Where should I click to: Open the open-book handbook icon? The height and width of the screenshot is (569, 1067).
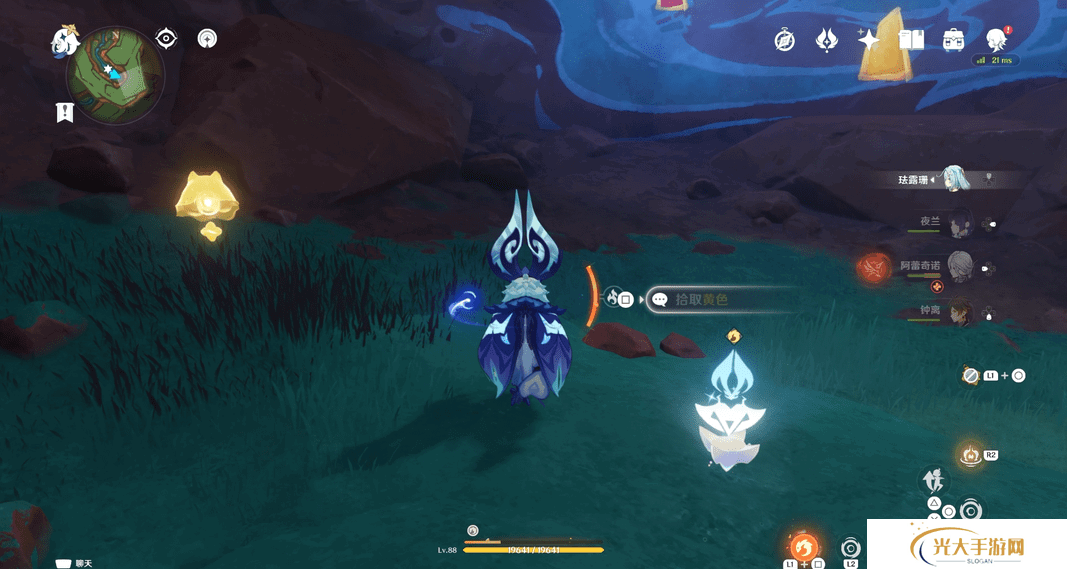pos(911,40)
